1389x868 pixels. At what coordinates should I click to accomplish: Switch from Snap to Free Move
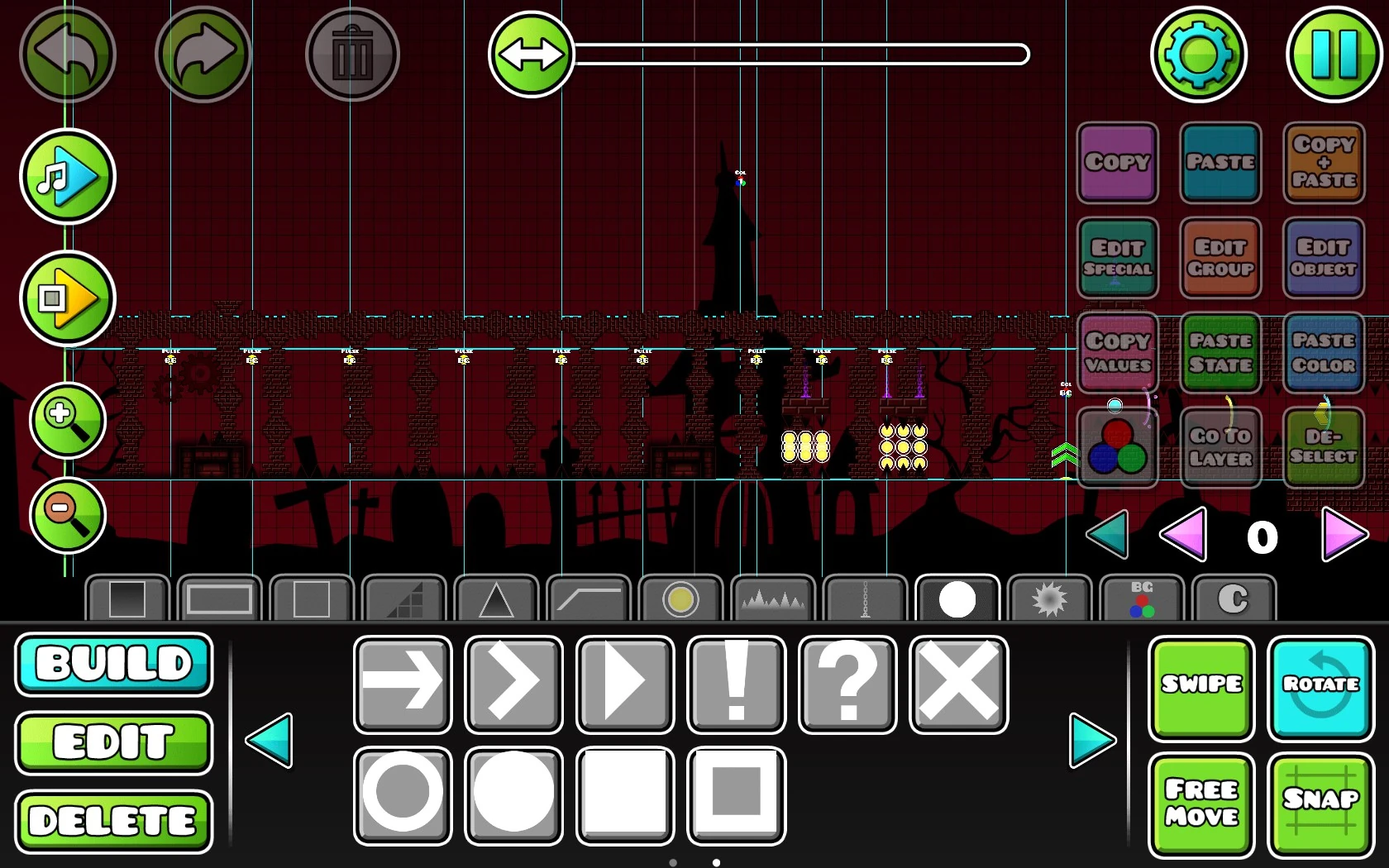click(1200, 804)
